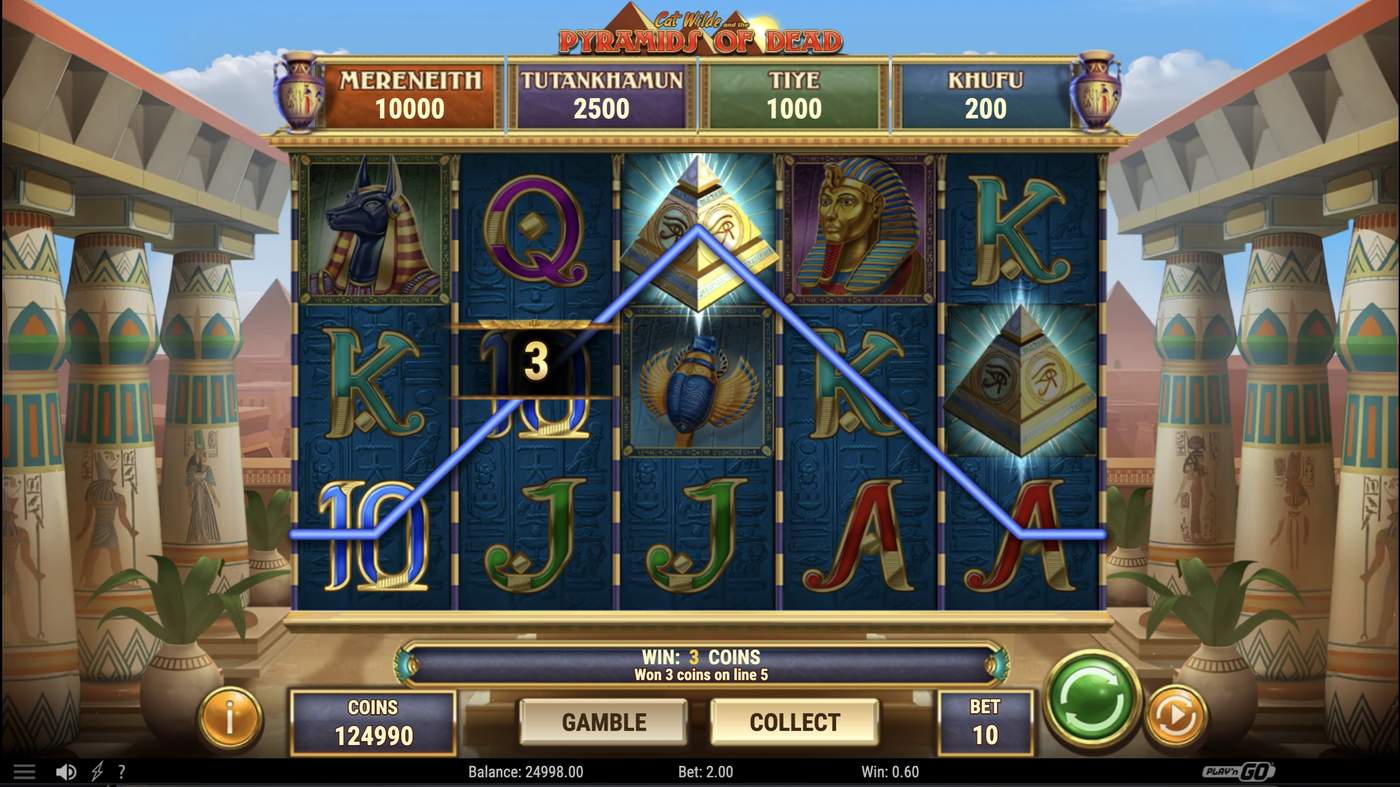Click the WIN 3 COINS progress bar

click(700, 663)
